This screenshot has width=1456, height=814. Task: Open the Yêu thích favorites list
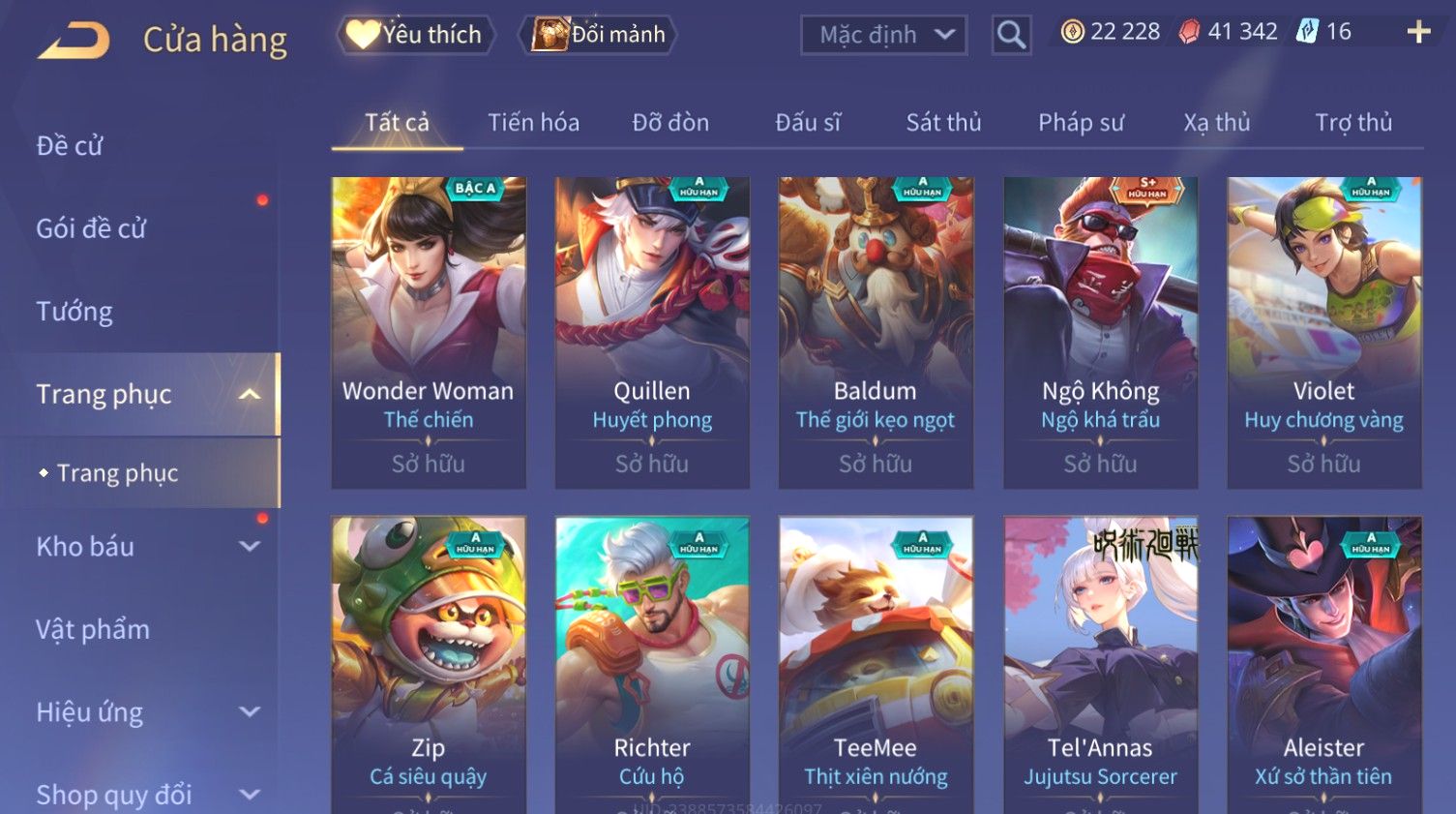click(416, 35)
